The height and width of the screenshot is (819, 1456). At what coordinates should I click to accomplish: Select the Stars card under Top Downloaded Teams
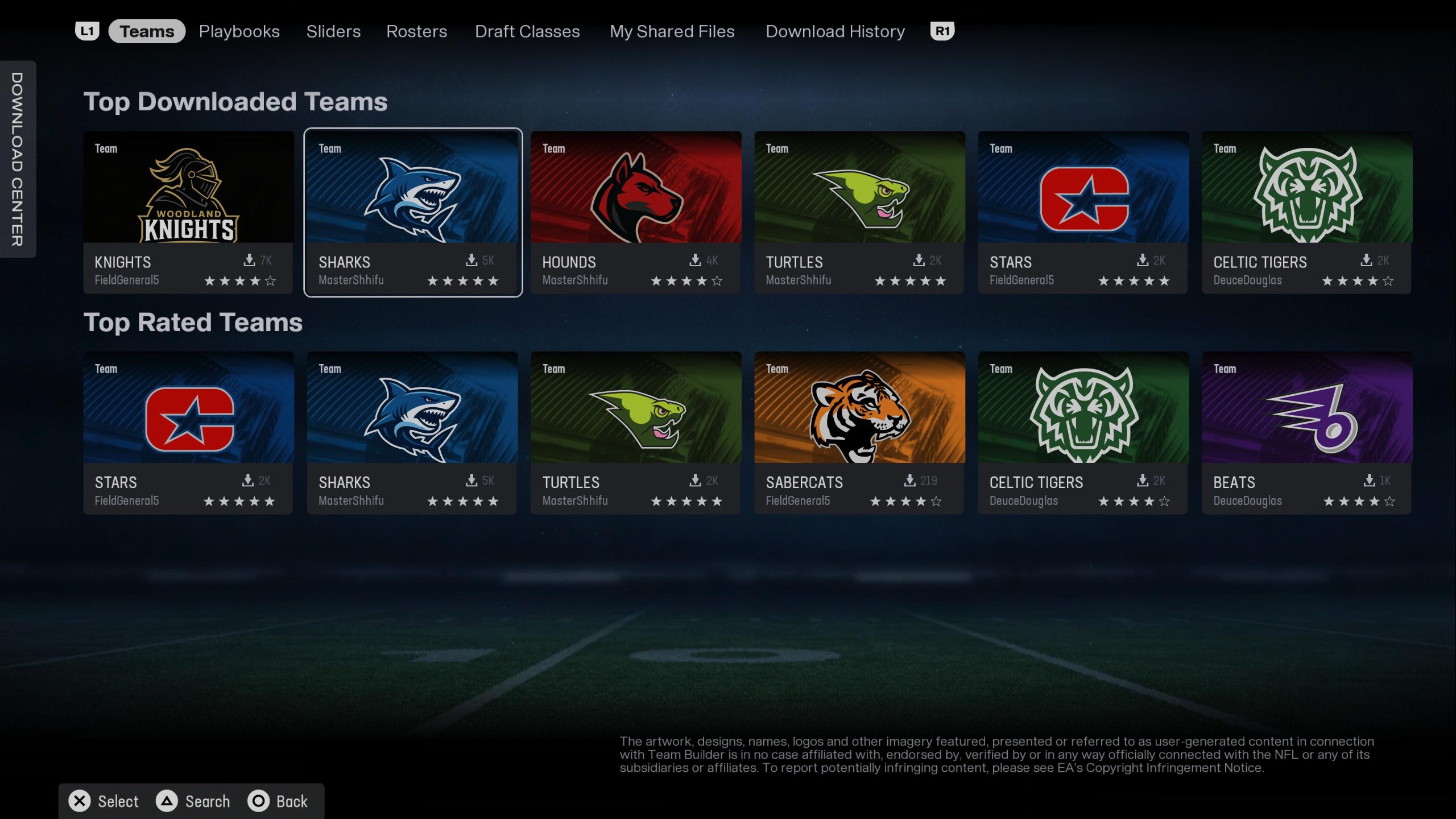pyautogui.click(x=1083, y=212)
